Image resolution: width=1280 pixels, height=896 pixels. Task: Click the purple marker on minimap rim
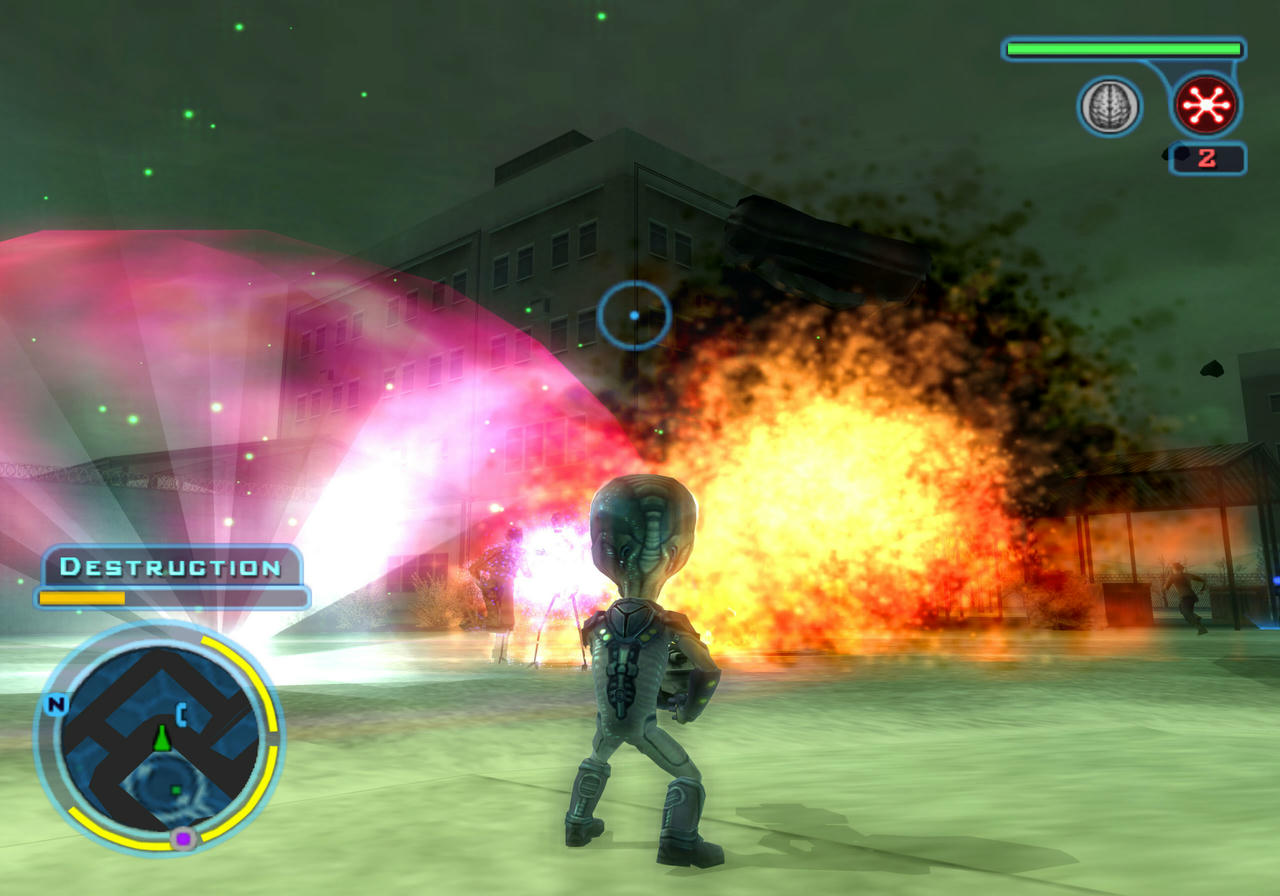(x=182, y=839)
